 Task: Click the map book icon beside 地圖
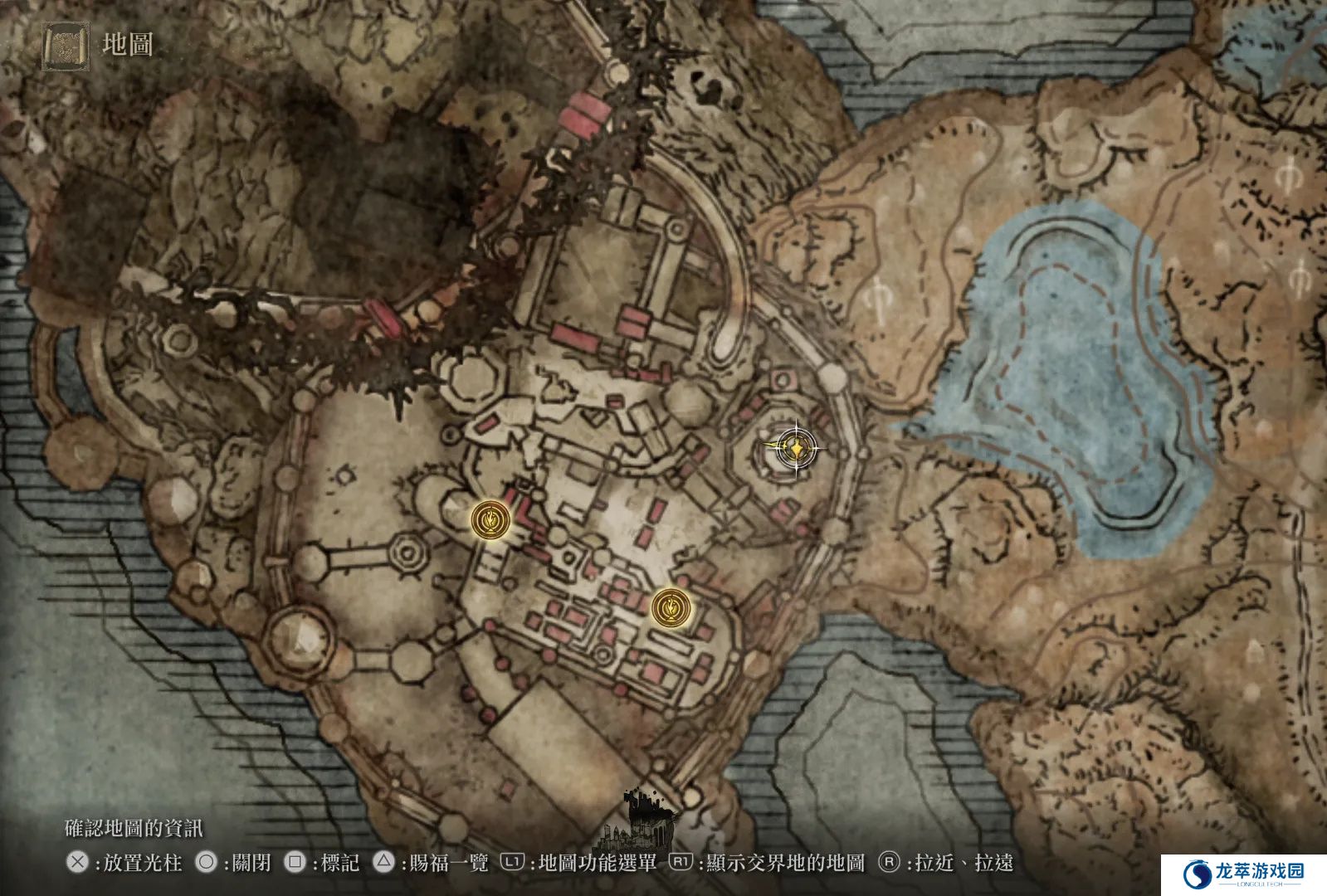tap(66, 46)
